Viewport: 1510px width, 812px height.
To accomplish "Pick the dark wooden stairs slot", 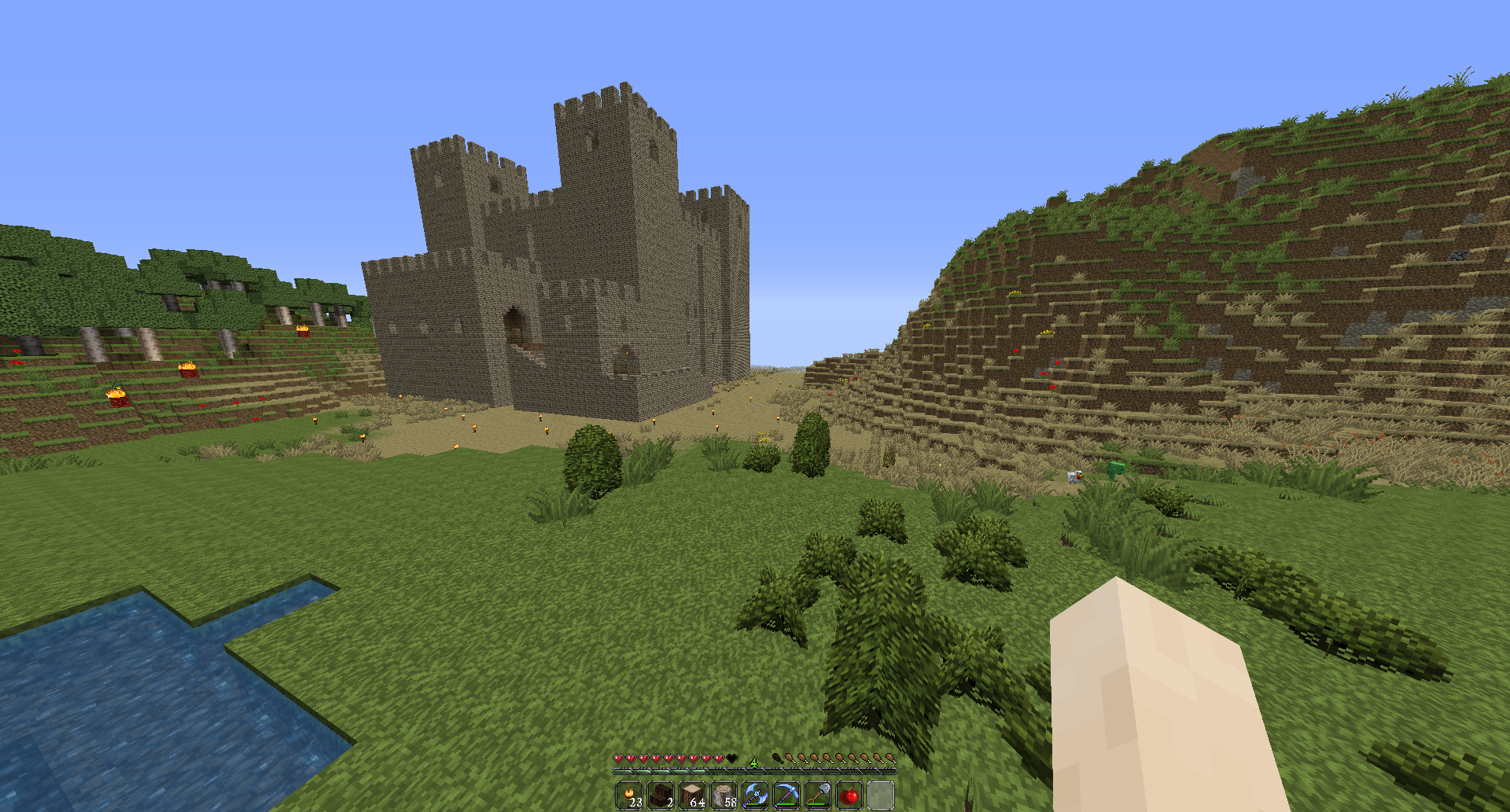I will click(x=661, y=795).
